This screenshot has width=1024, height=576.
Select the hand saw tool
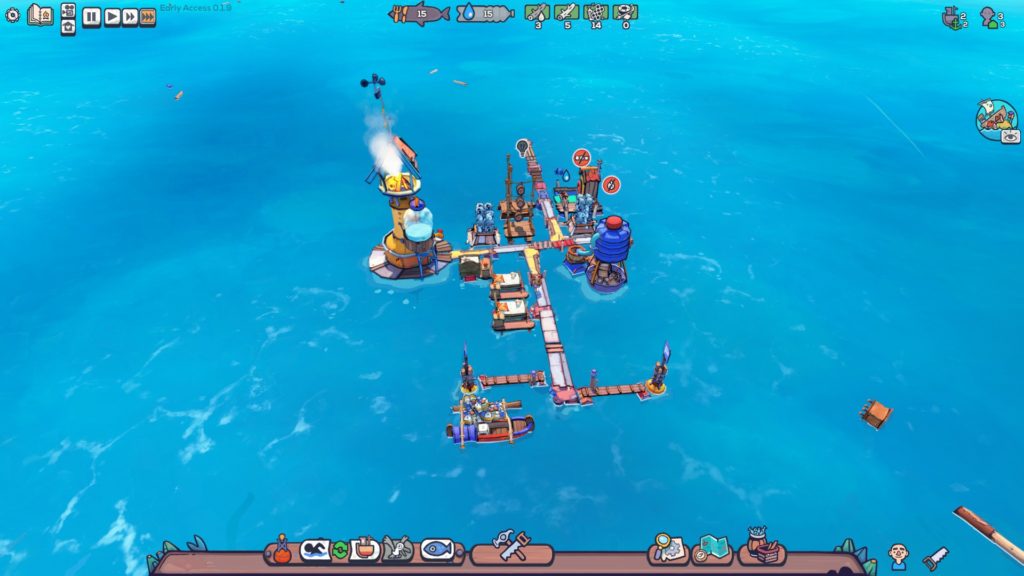pos(935,558)
